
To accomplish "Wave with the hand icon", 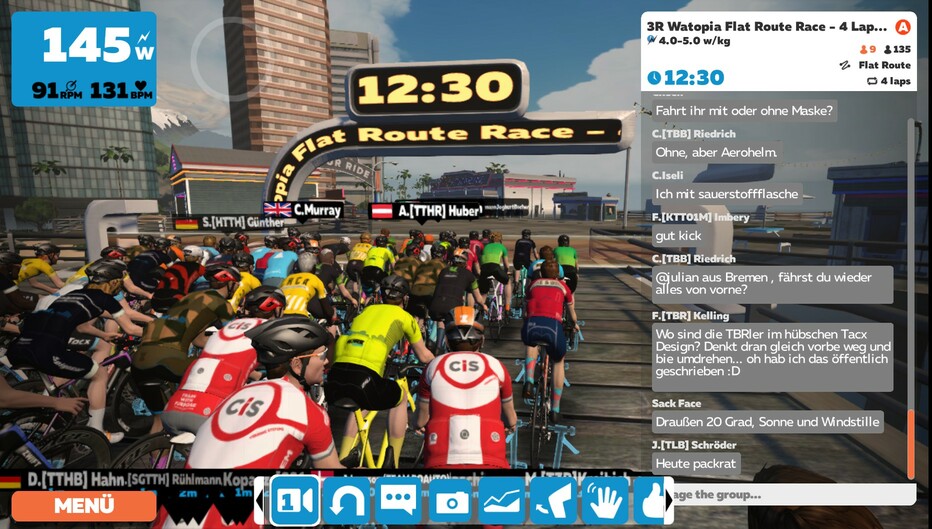I will tap(605, 502).
